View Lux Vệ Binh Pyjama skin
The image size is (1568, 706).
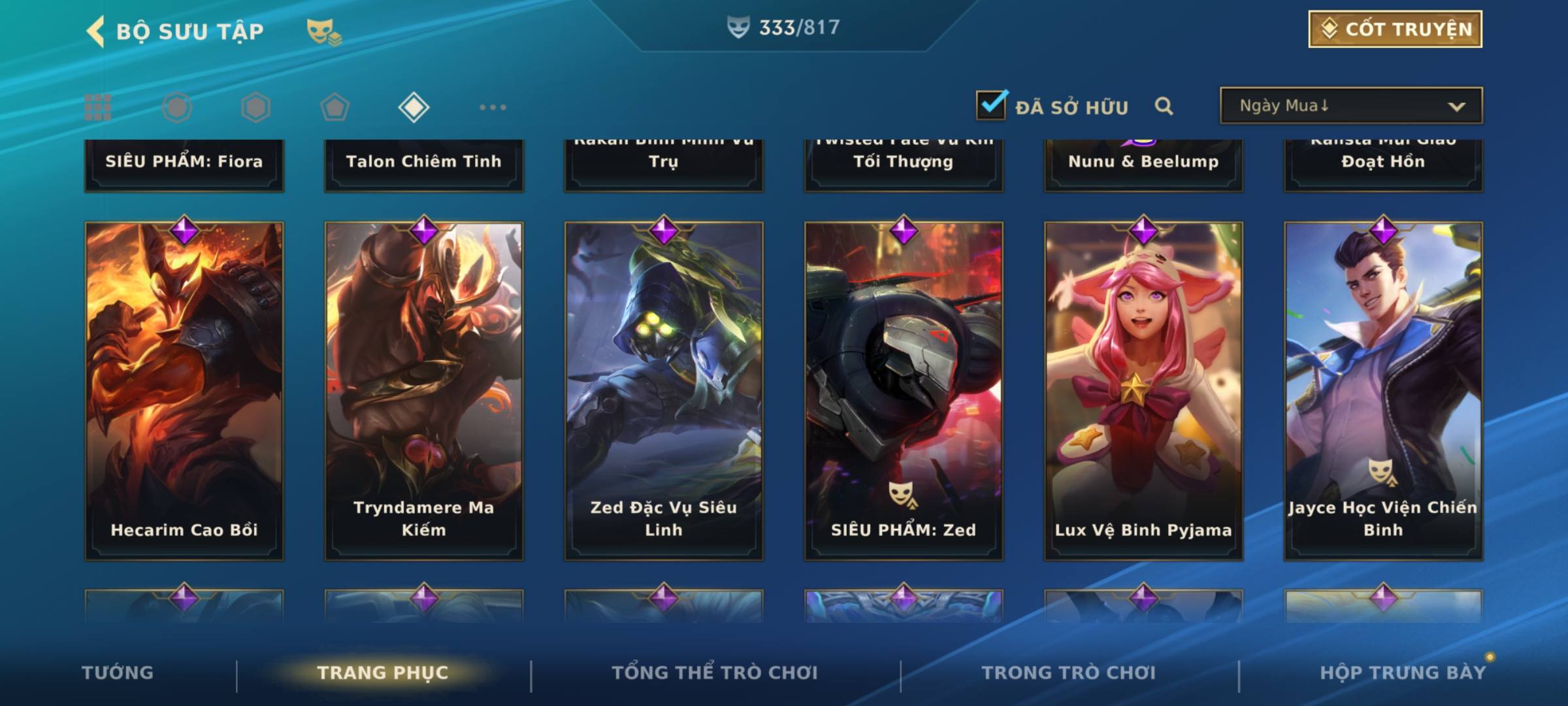coord(1143,391)
